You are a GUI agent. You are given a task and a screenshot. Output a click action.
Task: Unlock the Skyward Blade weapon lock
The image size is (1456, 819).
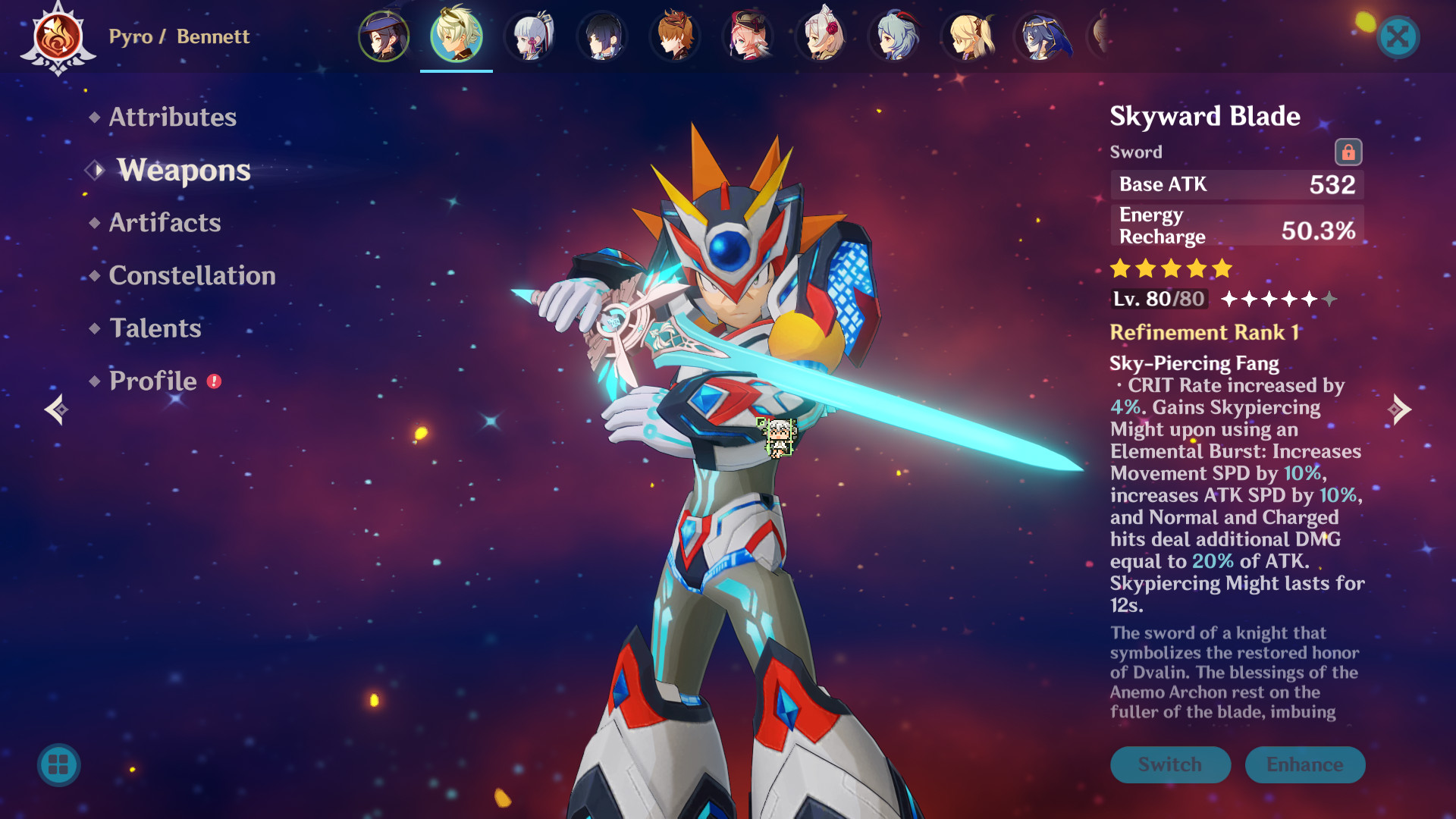1350,151
